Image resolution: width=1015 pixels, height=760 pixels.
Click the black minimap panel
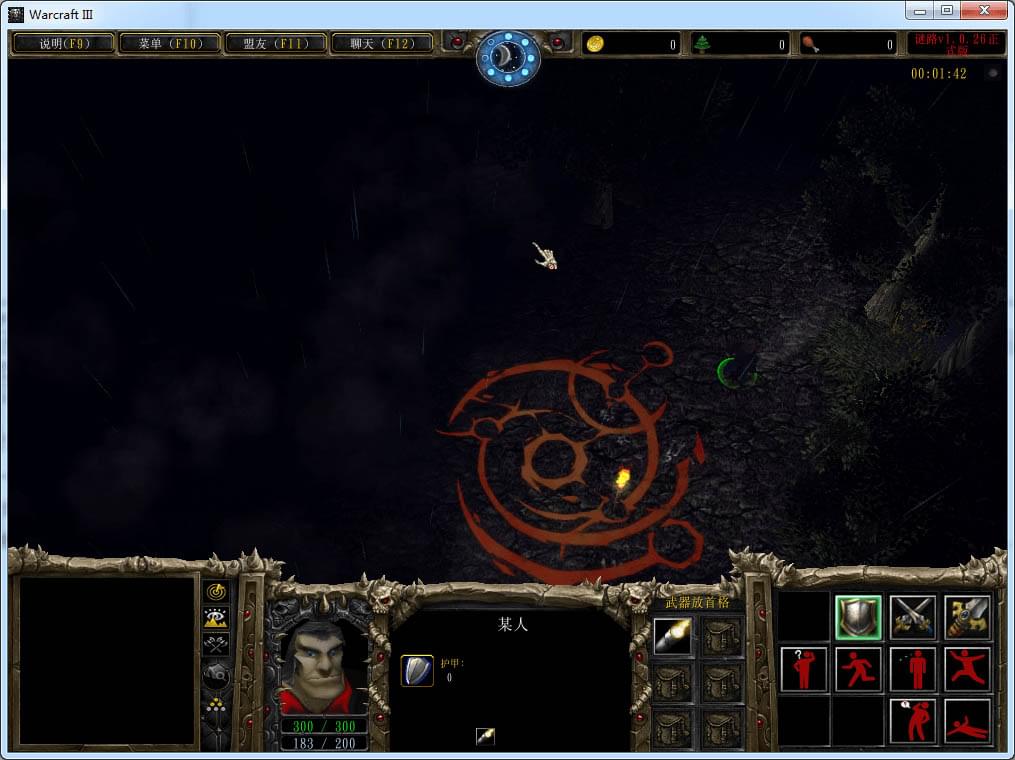(x=108, y=660)
